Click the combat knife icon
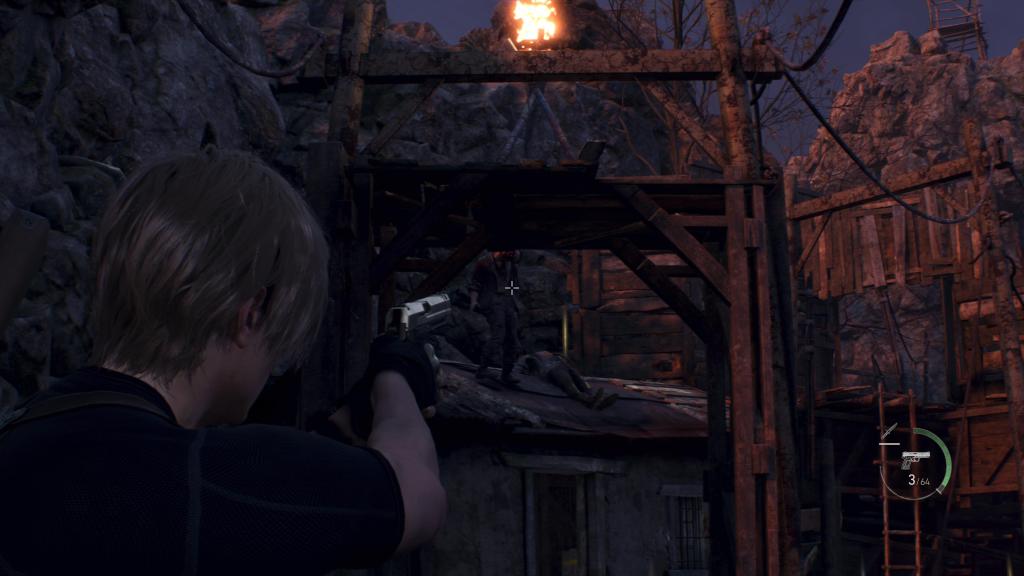1024x576 pixels. pyautogui.click(x=888, y=432)
